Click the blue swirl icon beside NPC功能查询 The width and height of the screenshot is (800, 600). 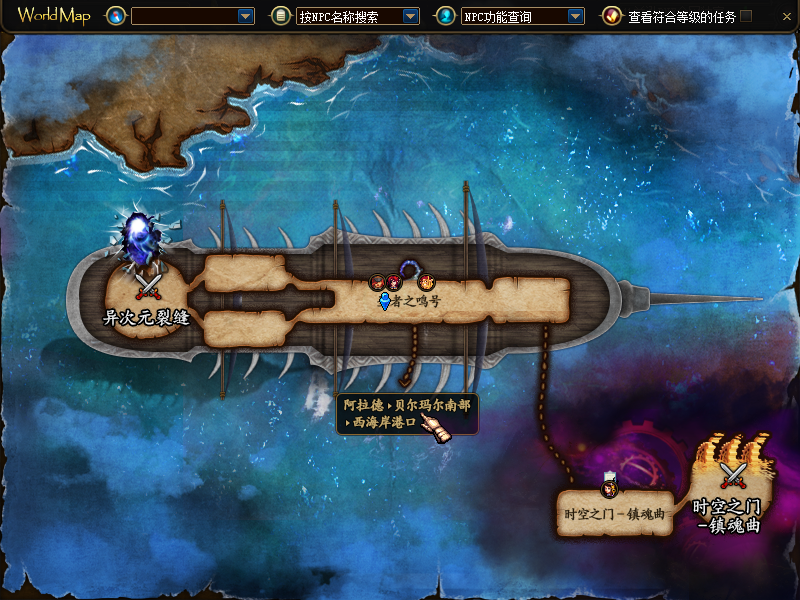click(x=445, y=16)
